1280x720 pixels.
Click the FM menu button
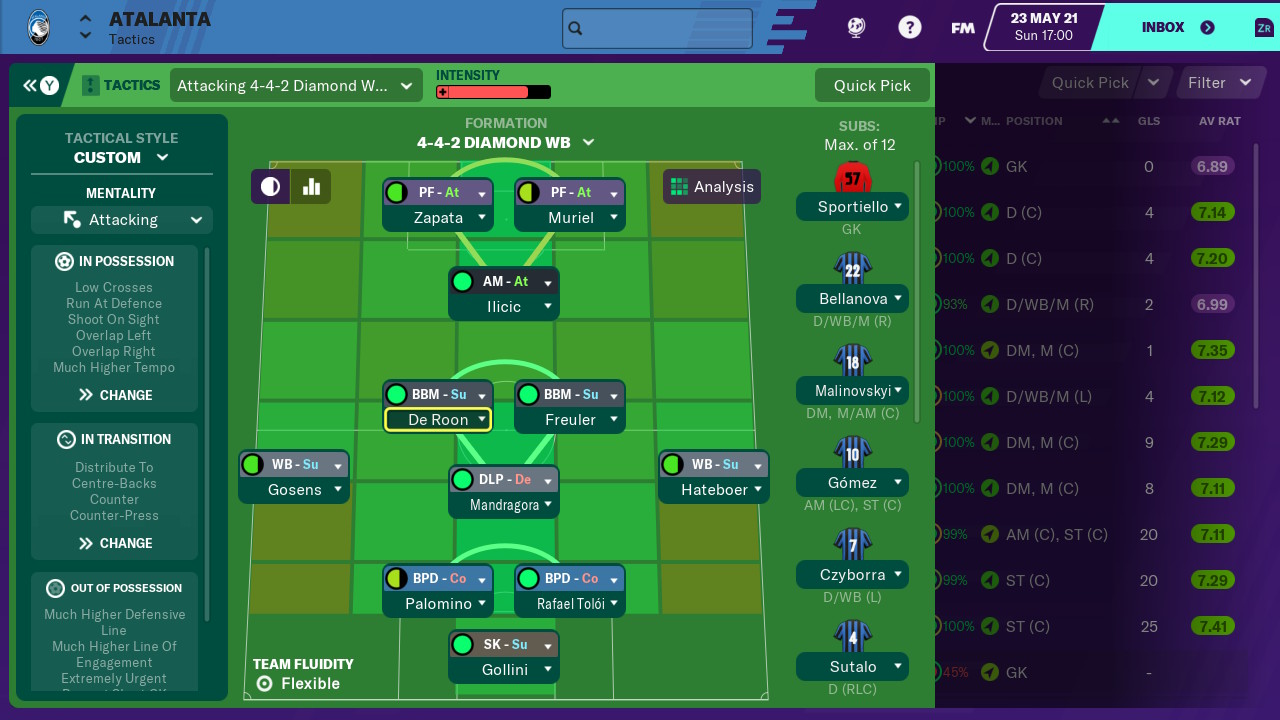963,28
